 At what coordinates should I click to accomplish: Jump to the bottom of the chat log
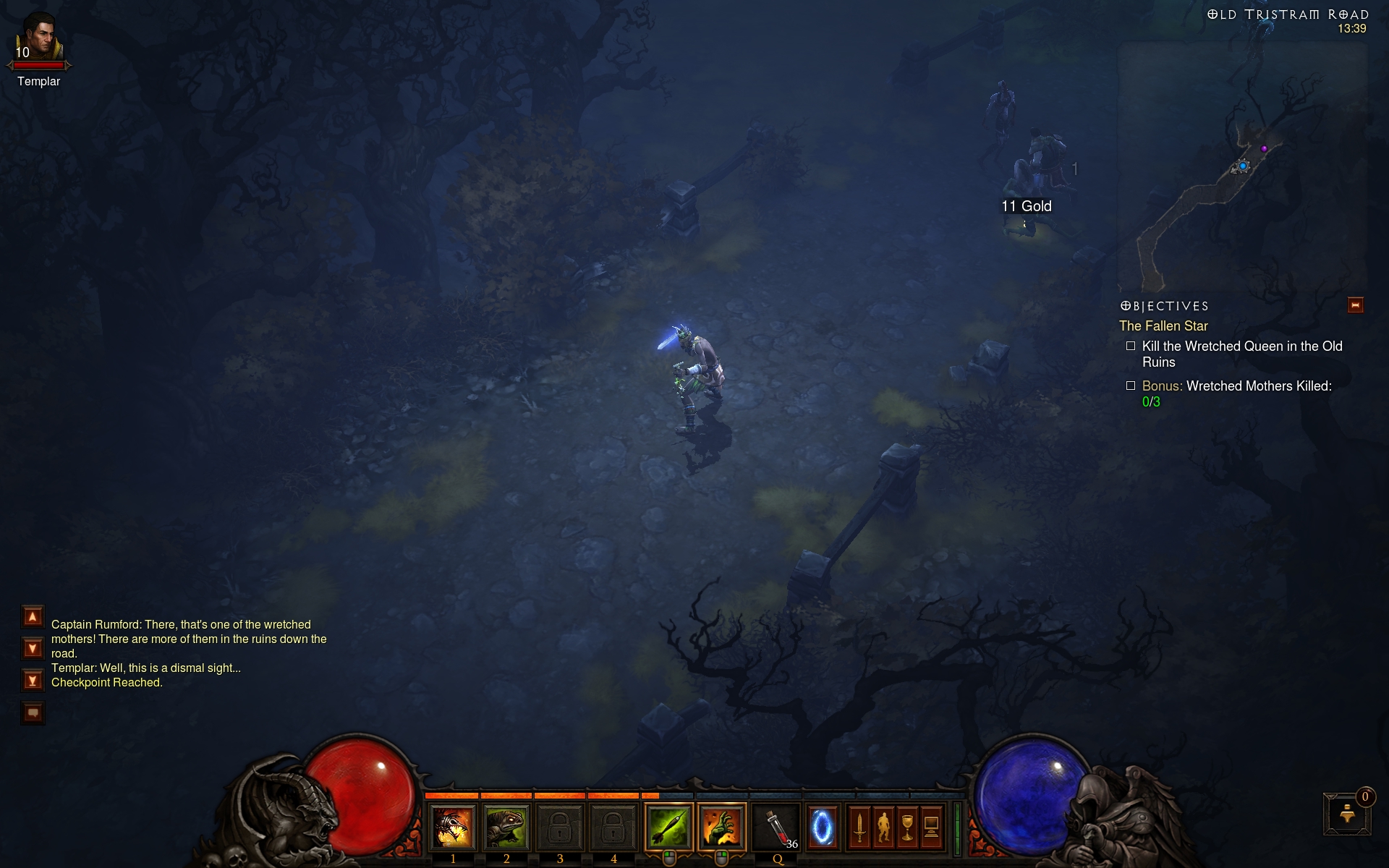tap(33, 680)
